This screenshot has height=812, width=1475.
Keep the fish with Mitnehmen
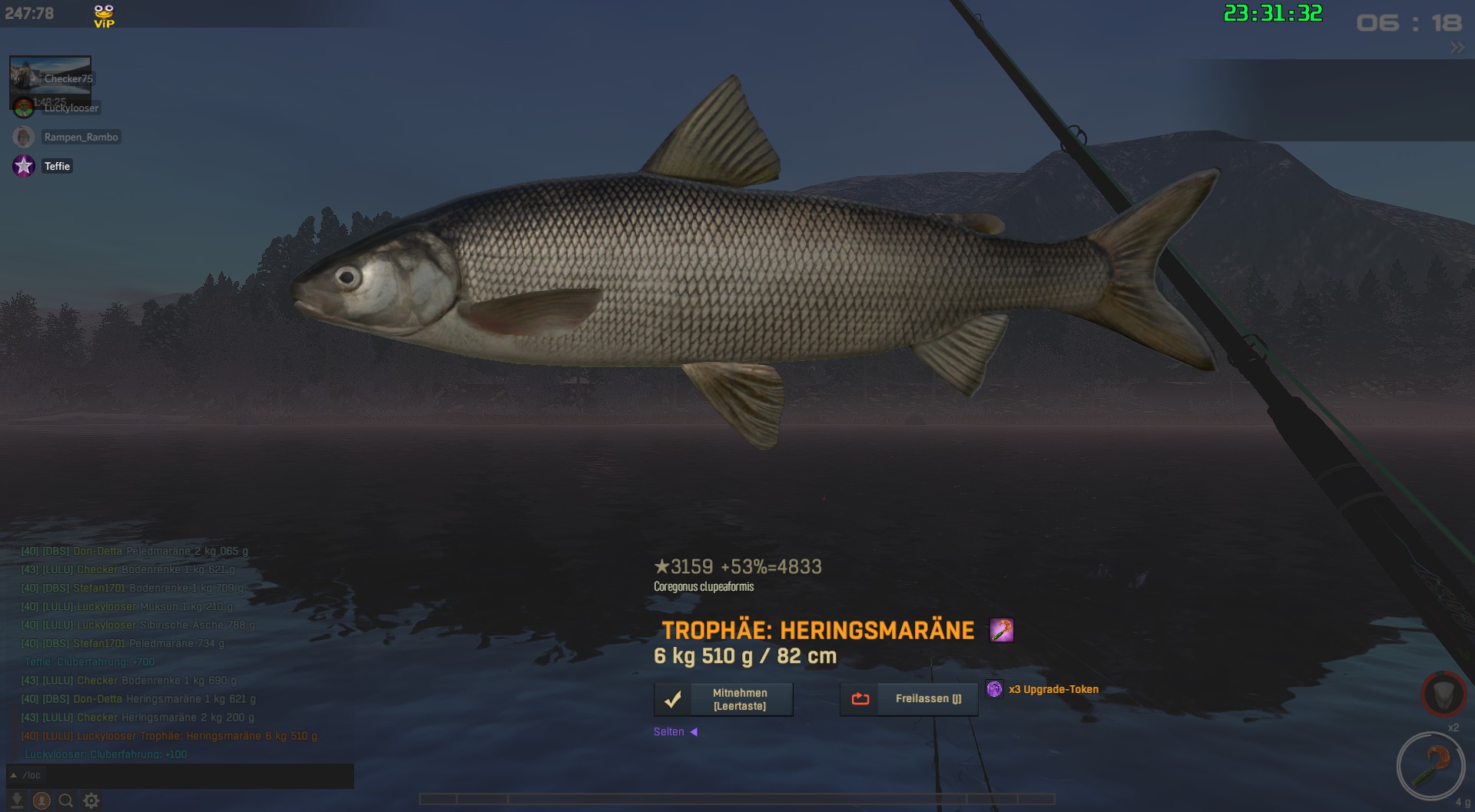723,699
